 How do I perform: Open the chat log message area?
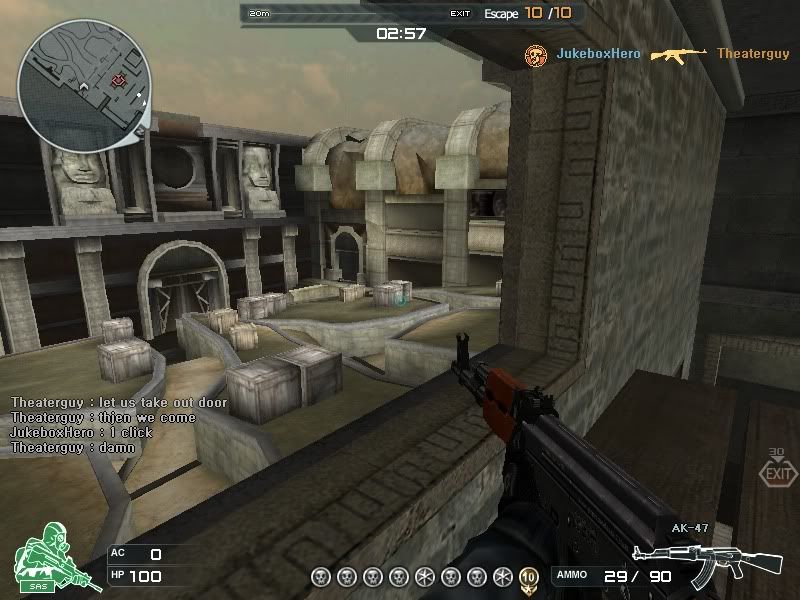pyautogui.click(x=118, y=425)
